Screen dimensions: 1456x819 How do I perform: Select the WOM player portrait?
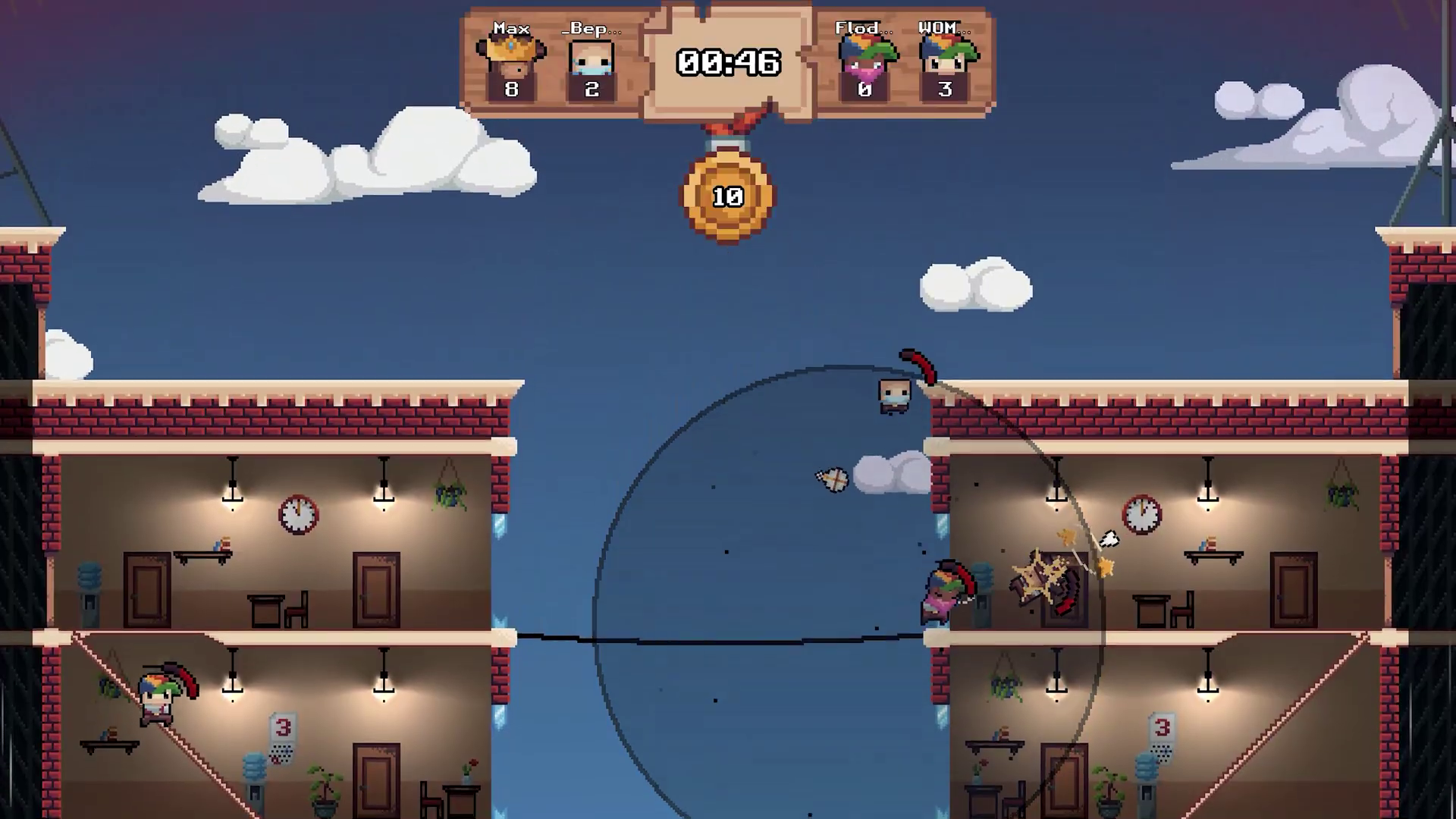(x=945, y=58)
